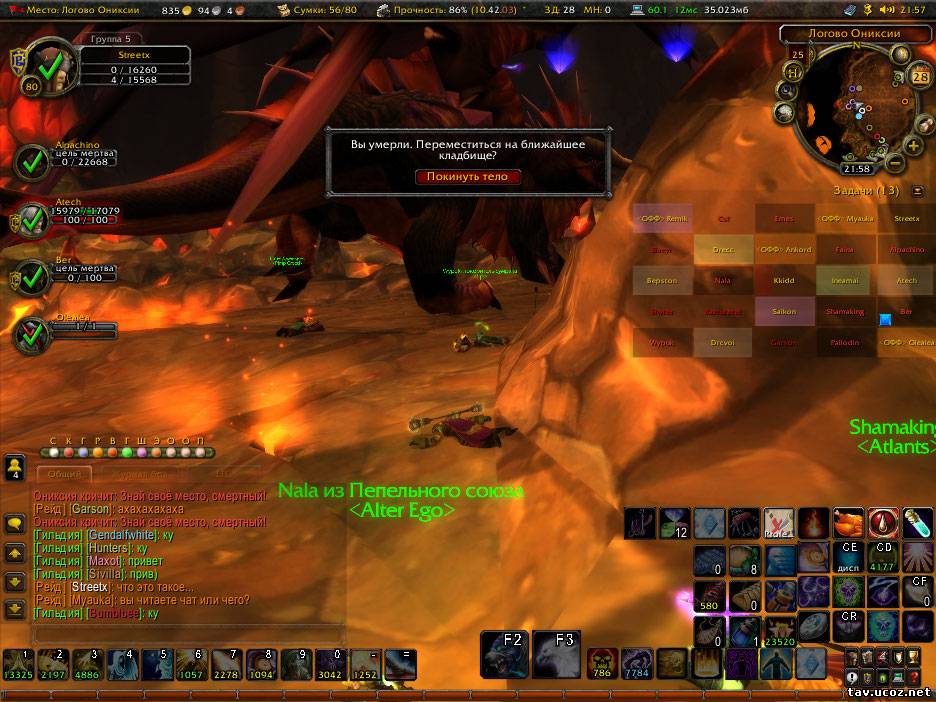Viewport: 936px width, 702px height.
Task: Select Drecc in the raid frames
Action: click(723, 249)
